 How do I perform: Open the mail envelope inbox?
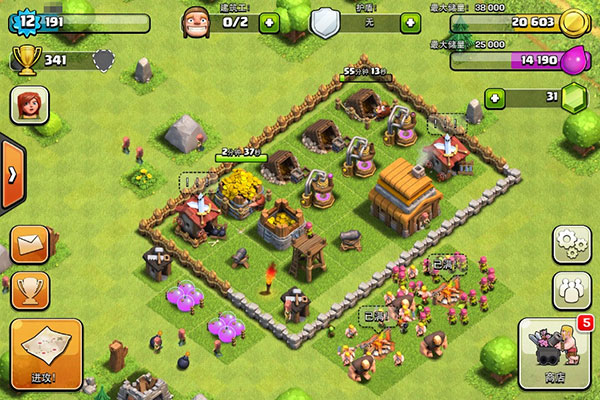(30, 245)
